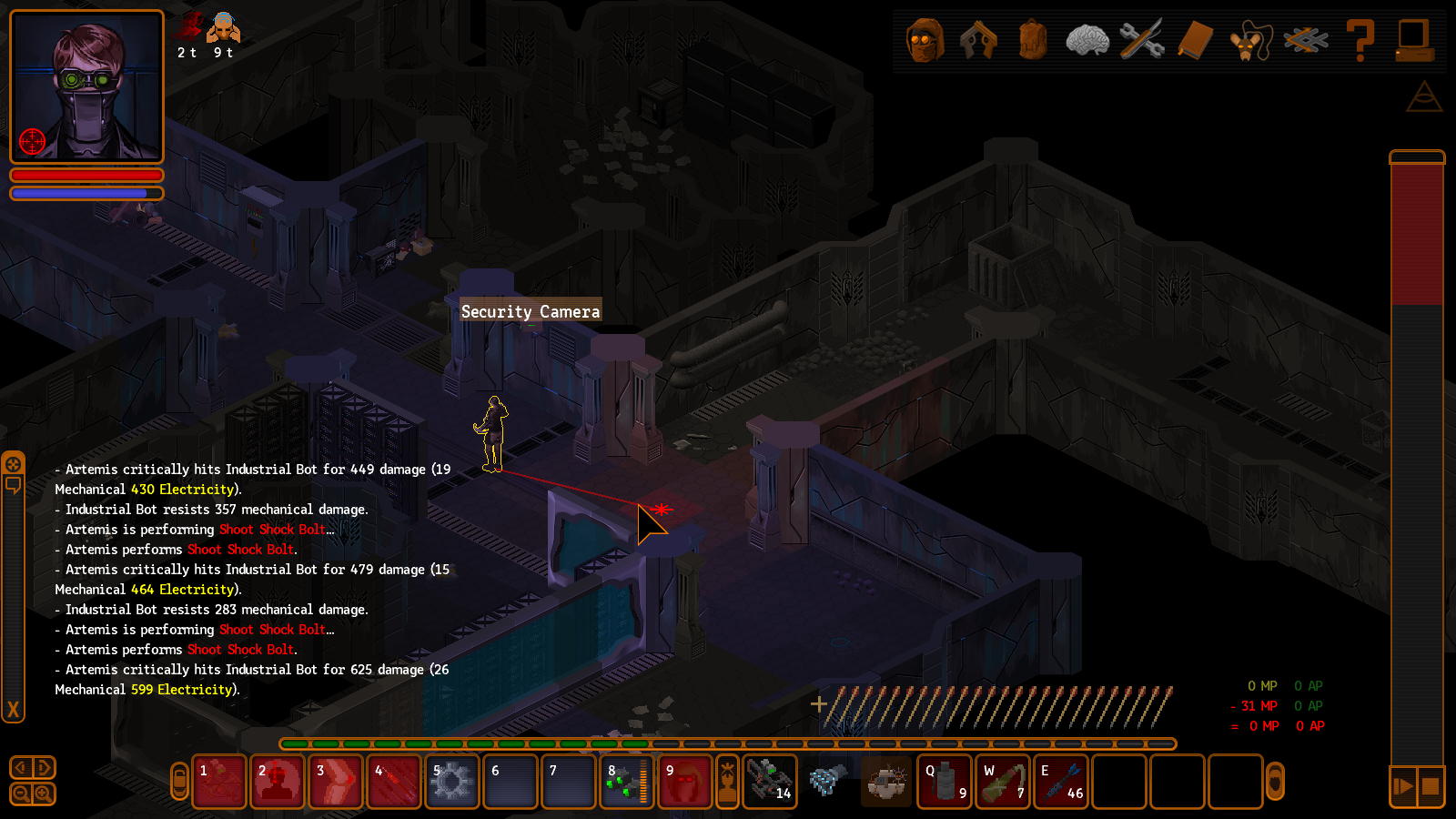The image size is (1456, 819).
Task: Activate hotbar slot 8 night vision goggles
Action: tap(627, 782)
